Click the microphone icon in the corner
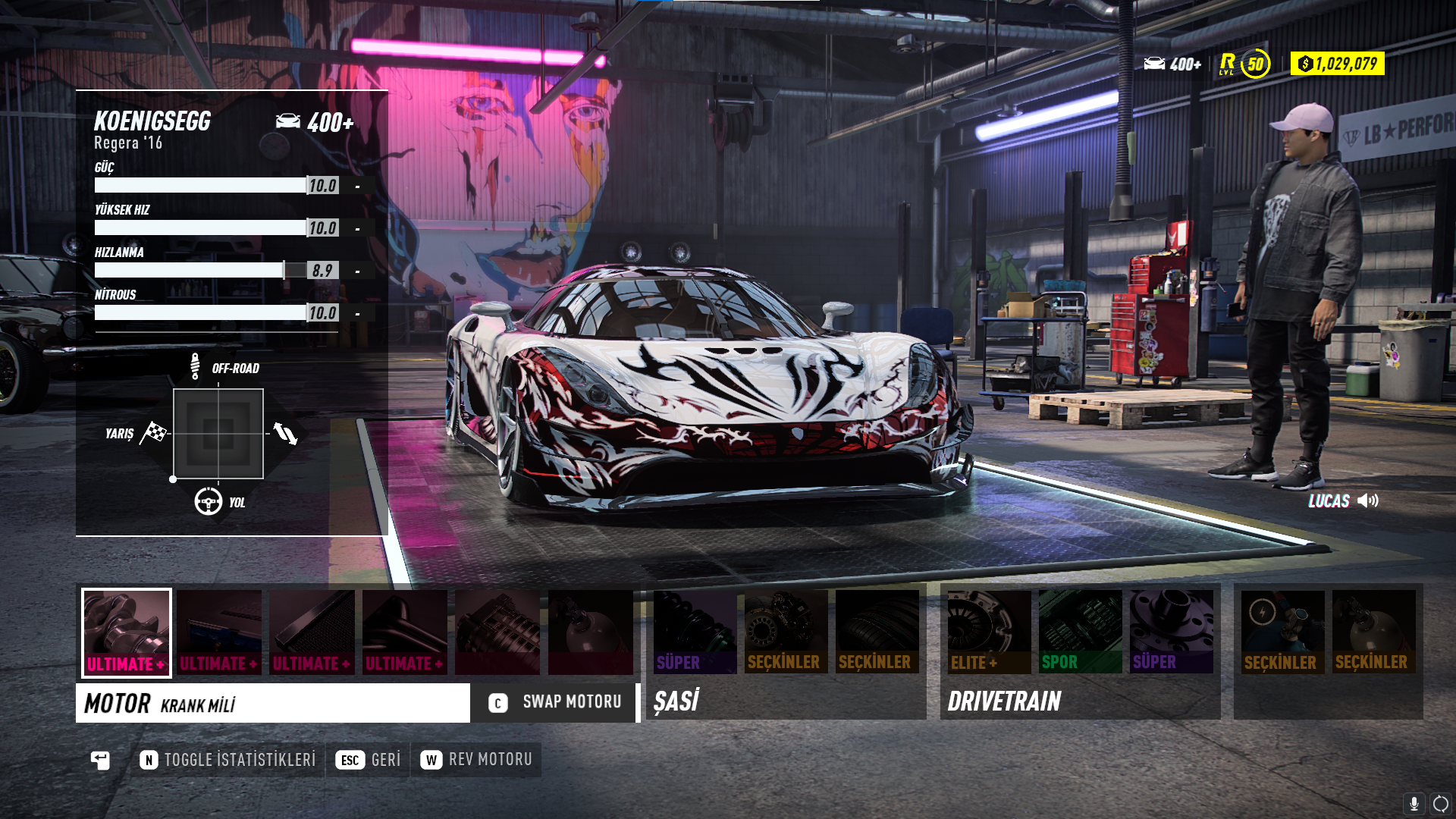The image size is (1456, 819). click(1414, 804)
